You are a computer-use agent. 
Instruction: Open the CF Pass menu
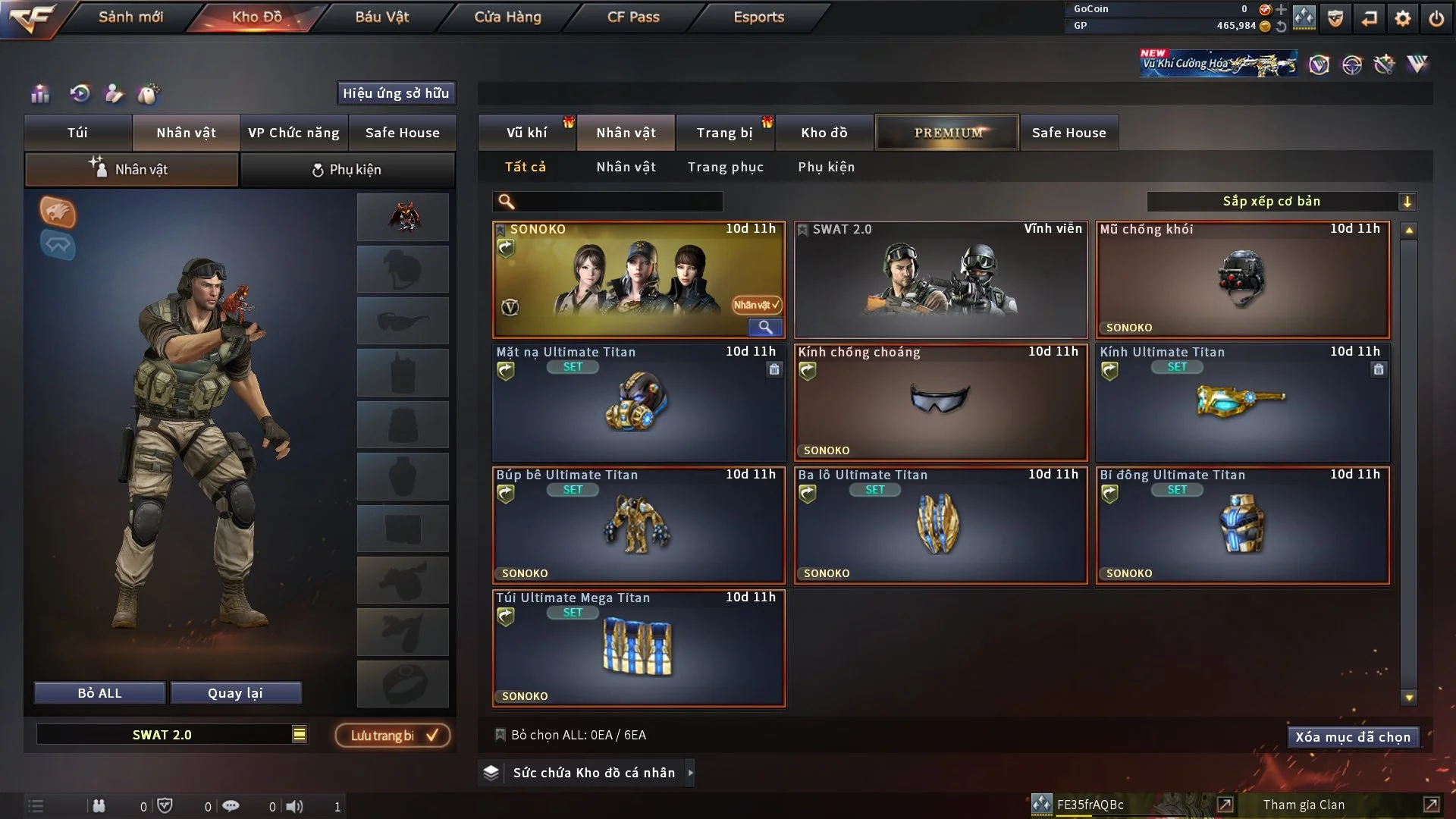(633, 17)
